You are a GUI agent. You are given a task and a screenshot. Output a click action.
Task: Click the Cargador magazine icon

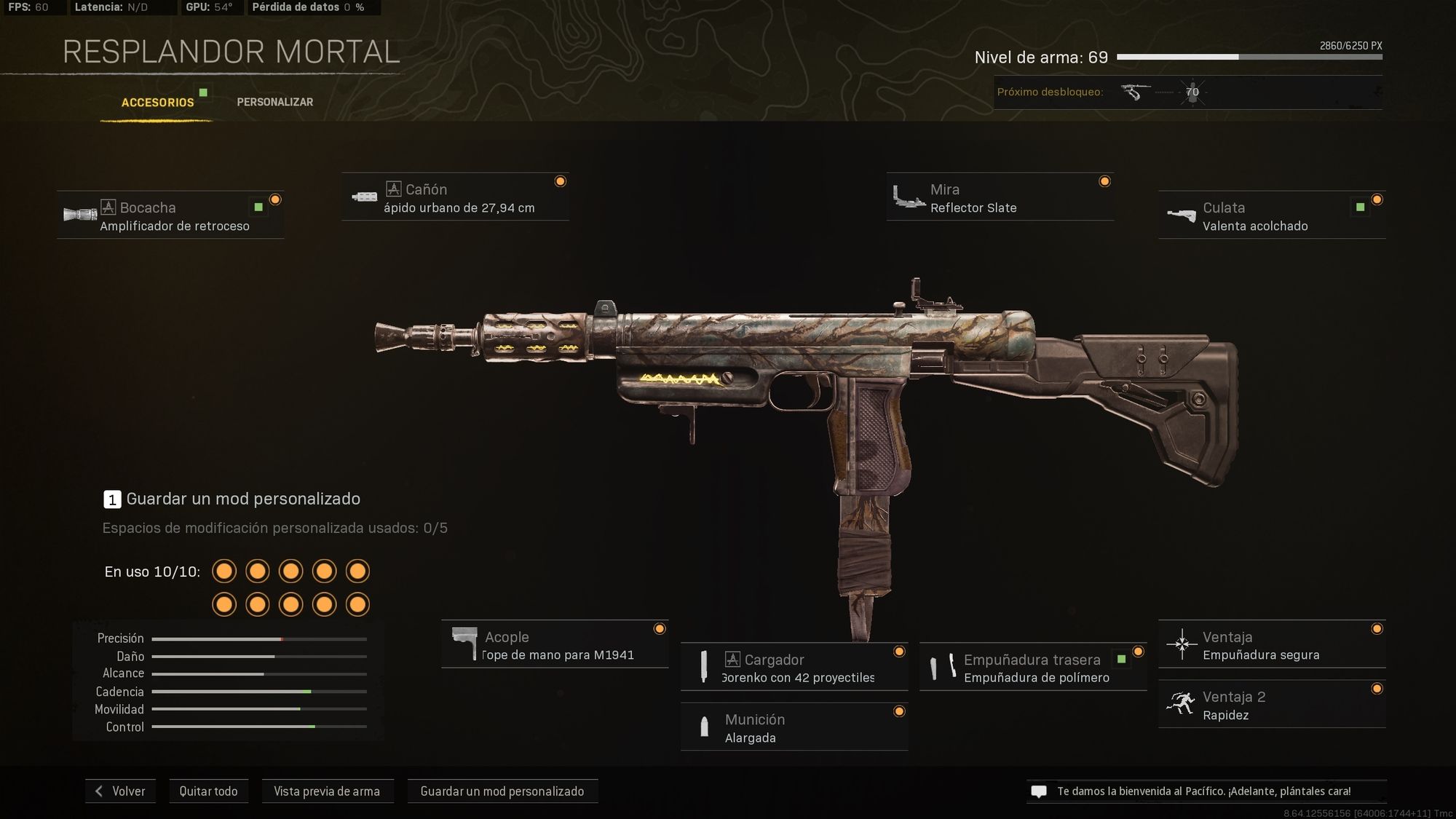[705, 666]
